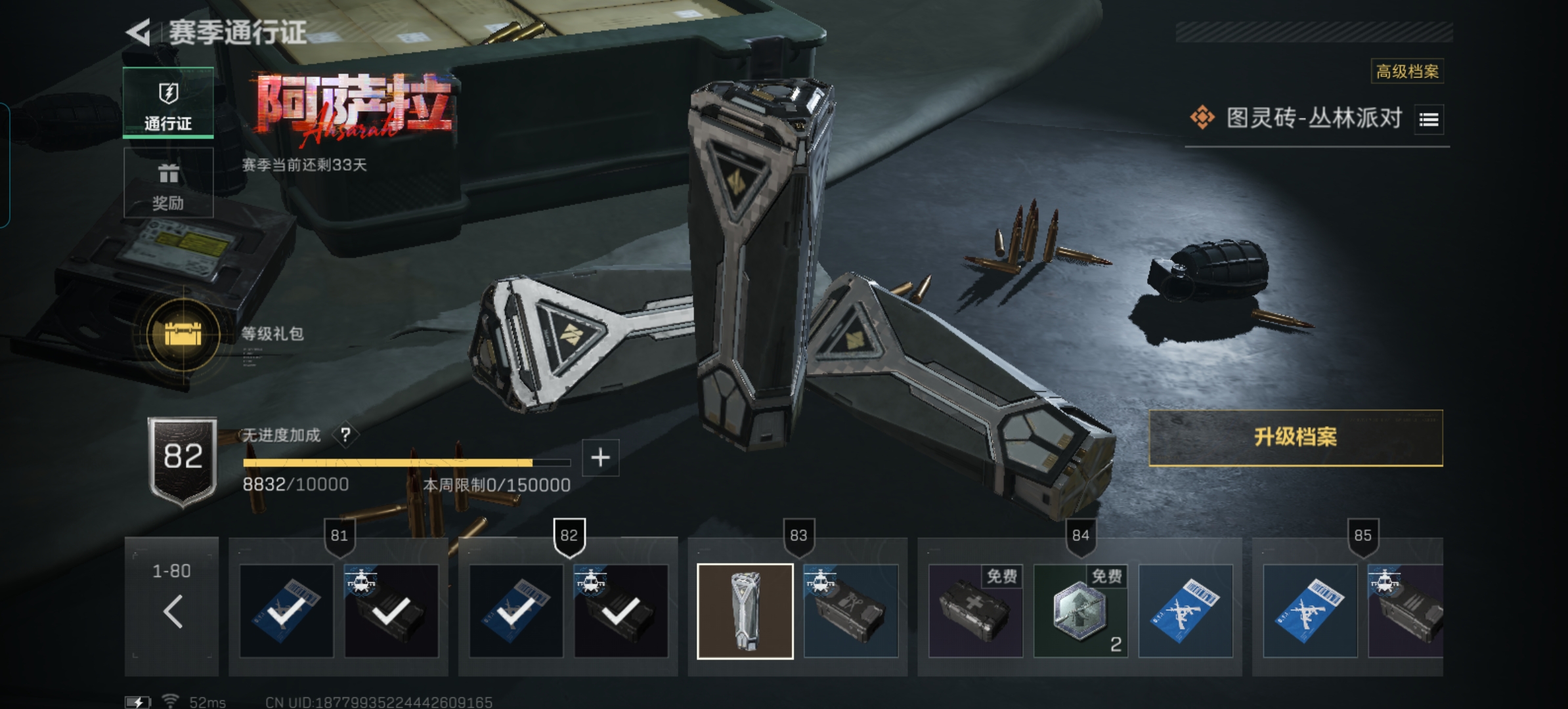Open the 奖励 rewards tab
1568x709 pixels.
168,183
